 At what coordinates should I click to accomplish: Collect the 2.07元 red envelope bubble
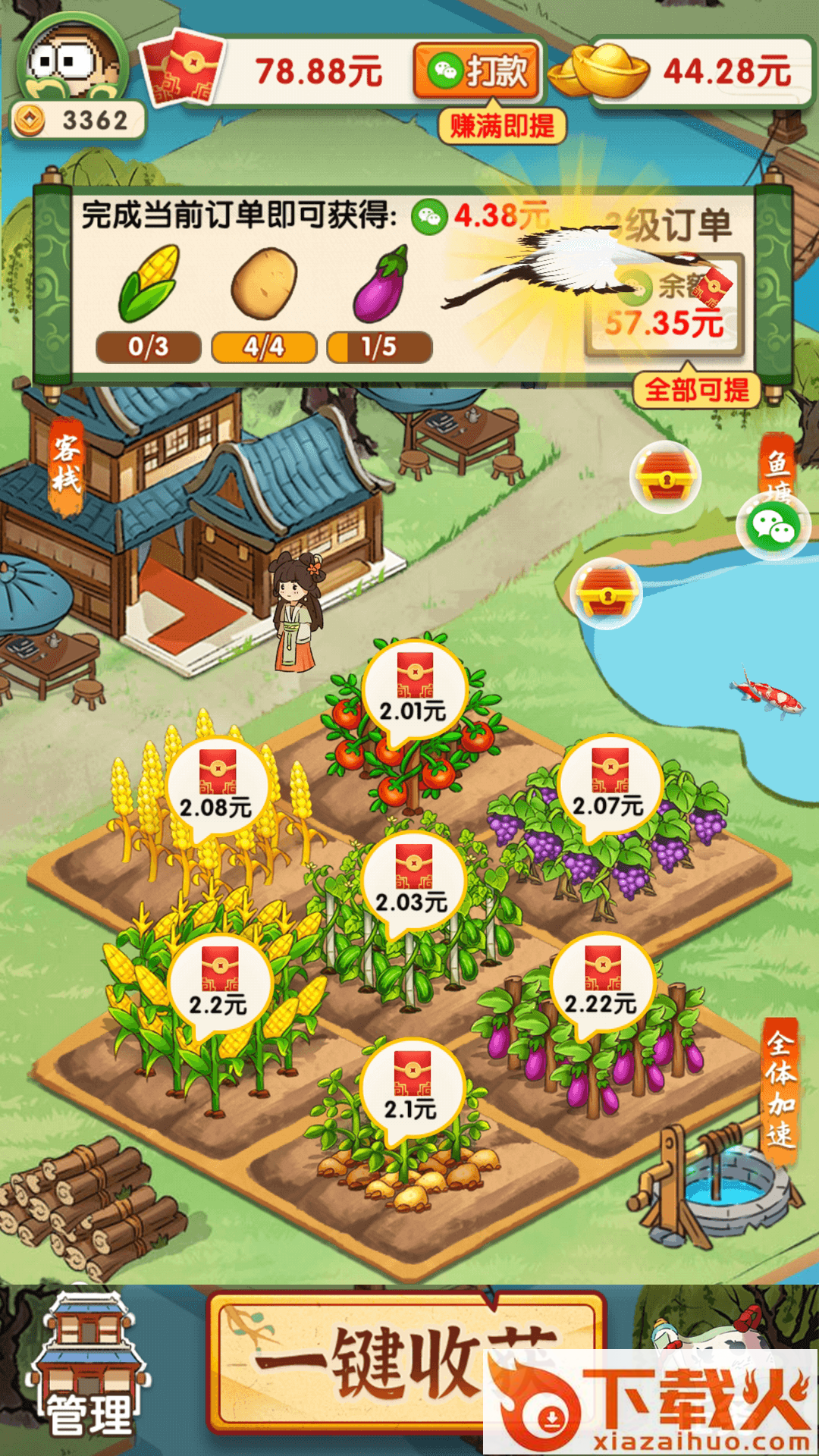pos(609,784)
